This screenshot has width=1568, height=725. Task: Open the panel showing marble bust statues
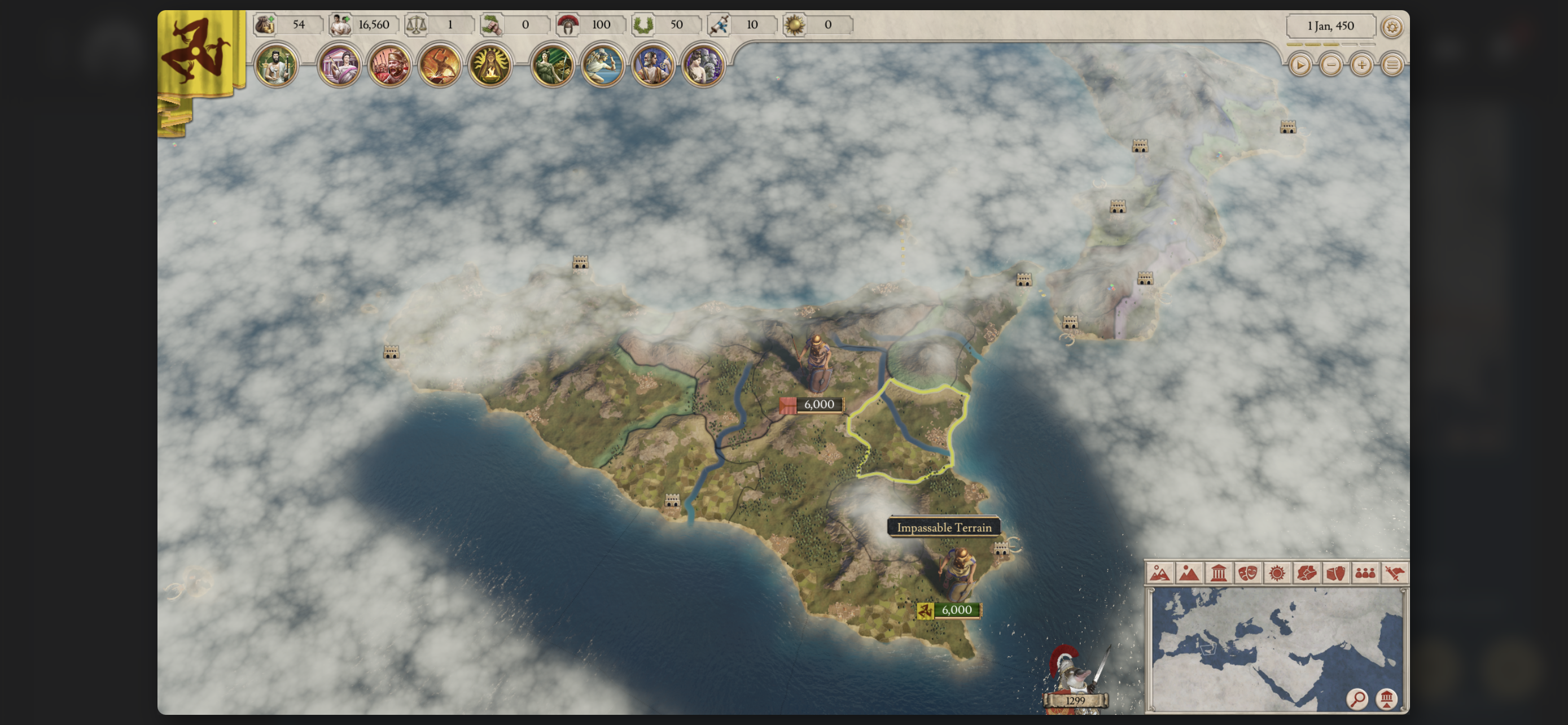[x=703, y=65]
